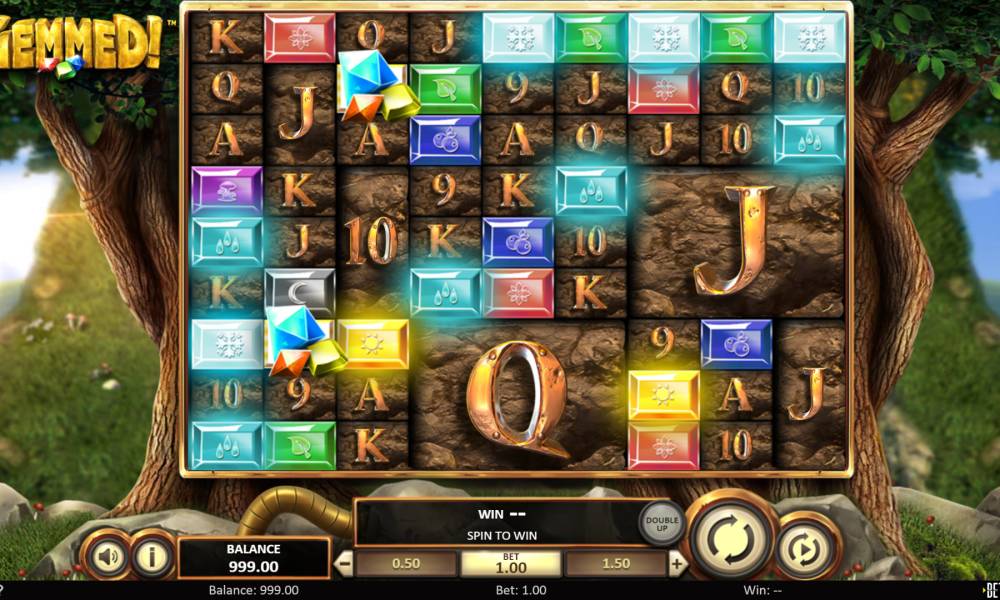The height and width of the screenshot is (600, 1000).
Task: Start autoplay with the small play-arrow button
Action: [807, 546]
